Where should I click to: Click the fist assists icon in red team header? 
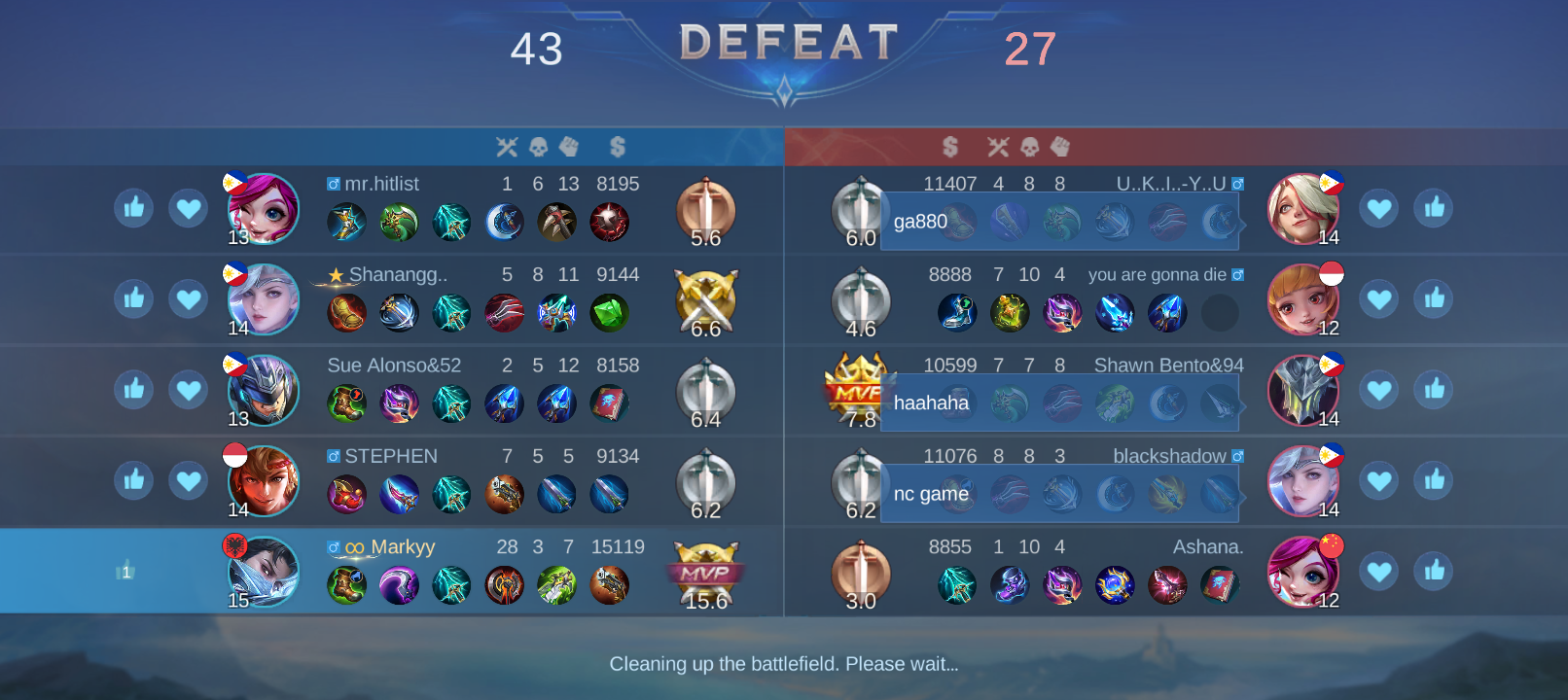[x=1059, y=146]
